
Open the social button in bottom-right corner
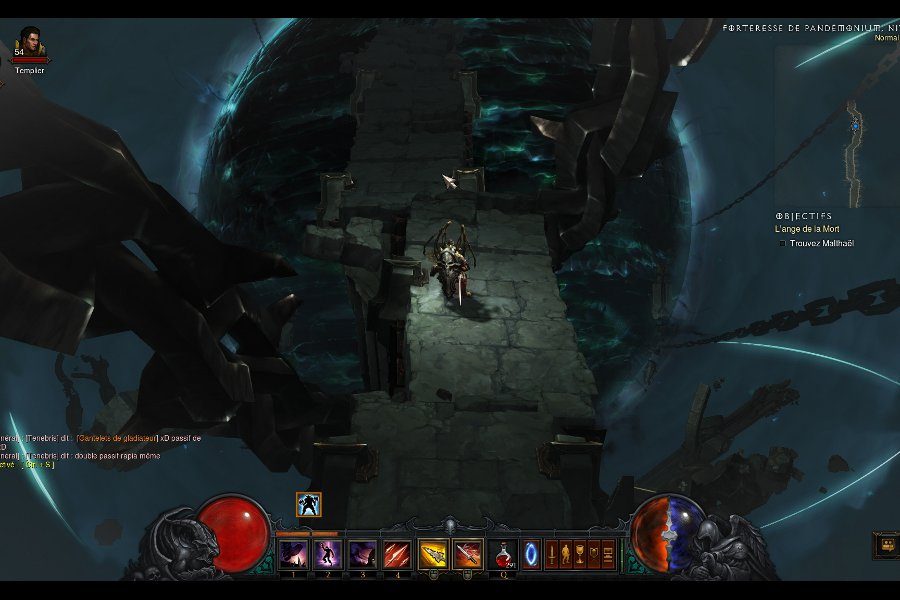click(885, 545)
